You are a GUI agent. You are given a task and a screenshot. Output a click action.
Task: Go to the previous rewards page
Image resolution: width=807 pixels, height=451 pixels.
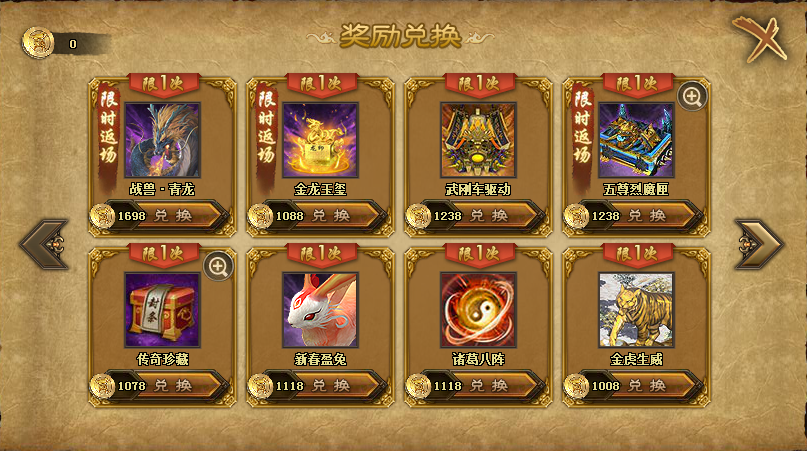[x=45, y=245]
